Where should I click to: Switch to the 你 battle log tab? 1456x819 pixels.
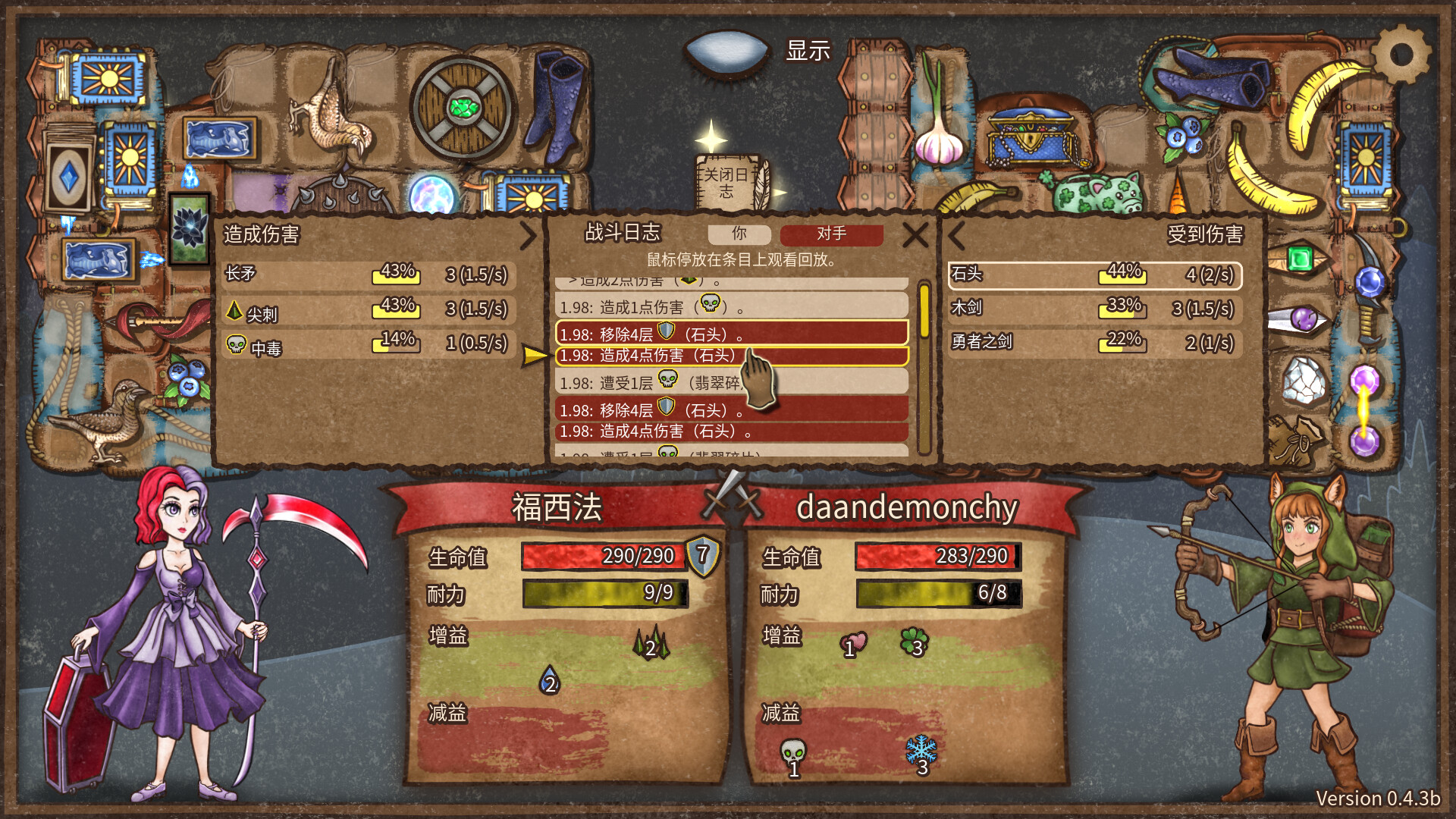click(x=739, y=235)
